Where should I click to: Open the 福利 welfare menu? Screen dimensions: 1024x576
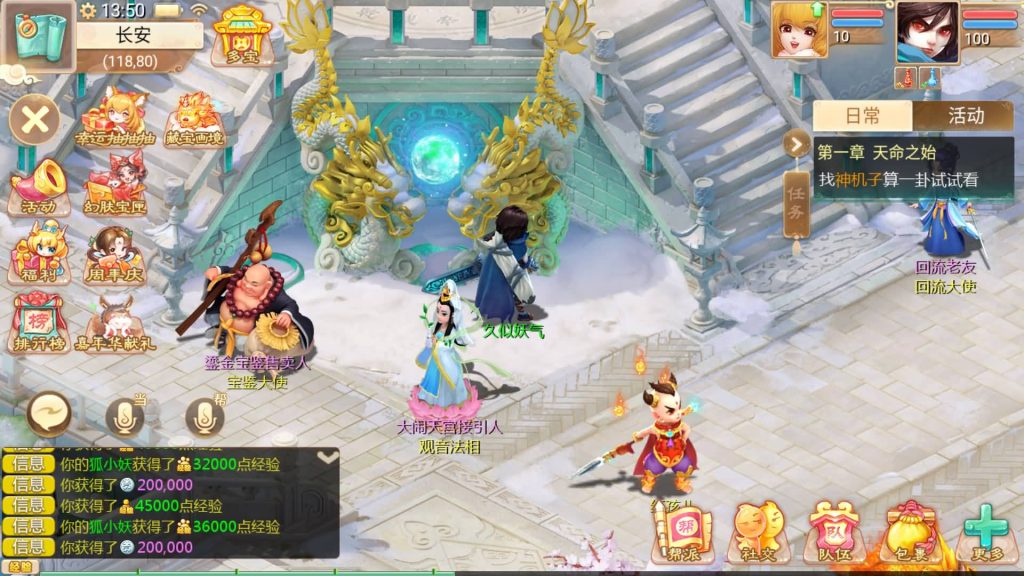tap(39, 254)
